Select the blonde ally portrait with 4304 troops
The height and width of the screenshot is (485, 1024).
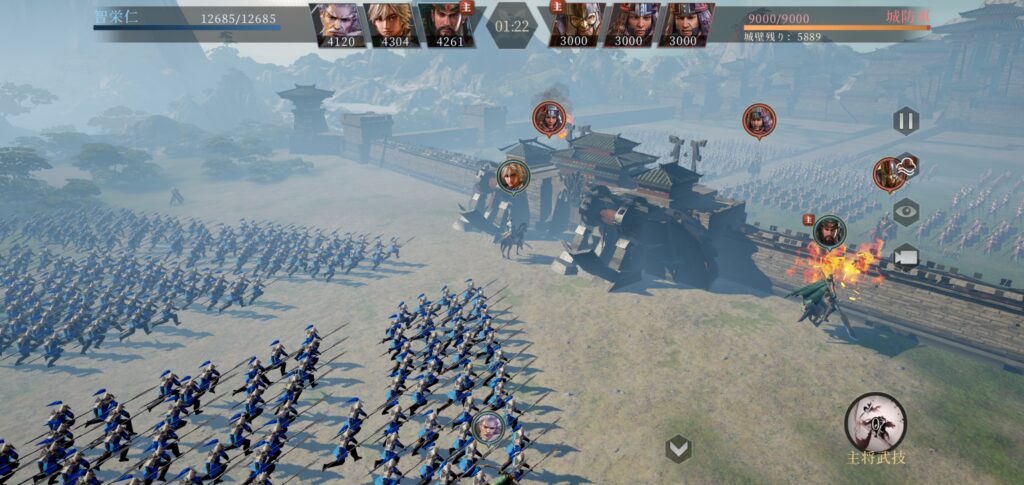click(389, 24)
